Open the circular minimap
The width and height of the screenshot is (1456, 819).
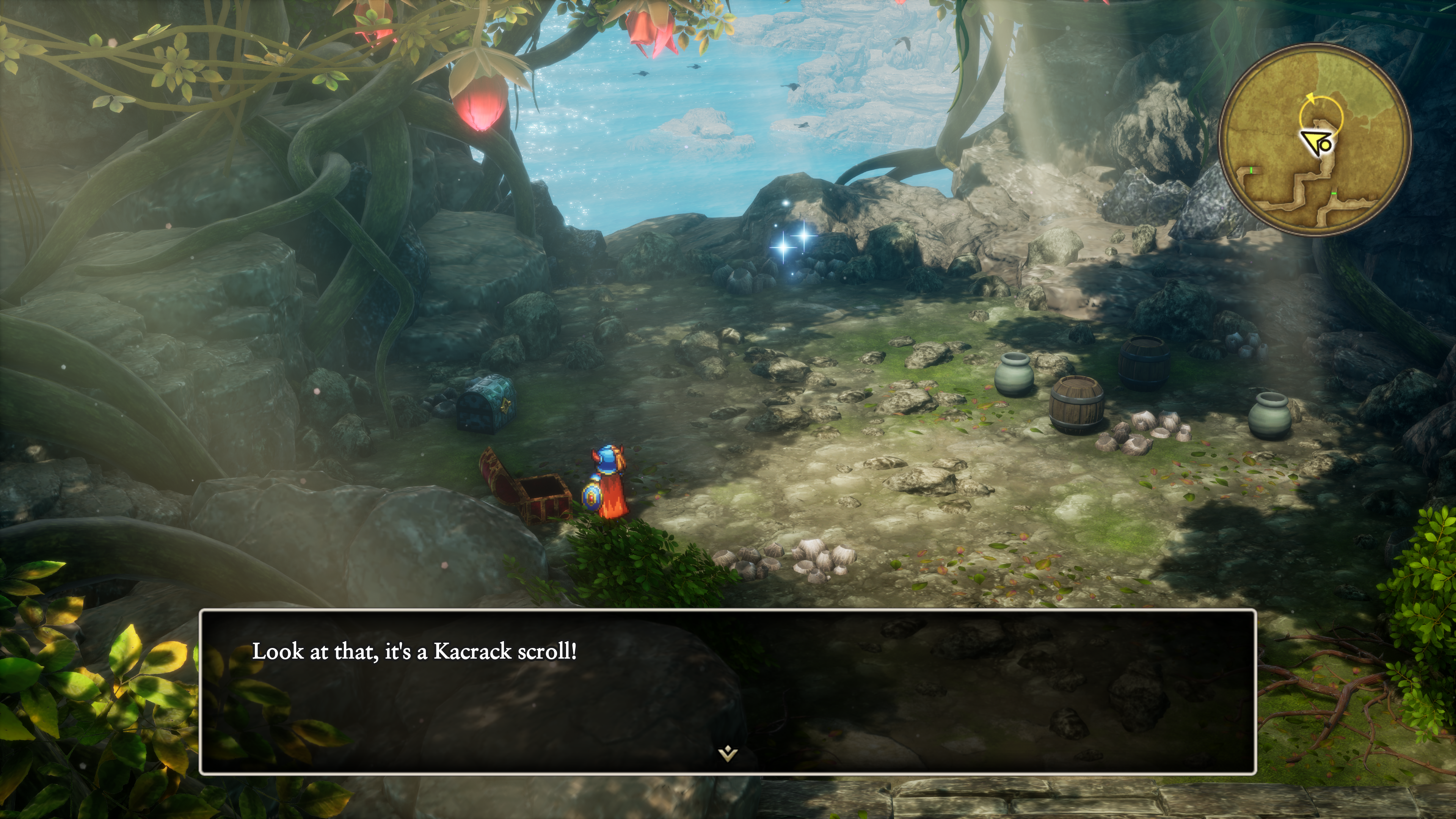point(1315,140)
